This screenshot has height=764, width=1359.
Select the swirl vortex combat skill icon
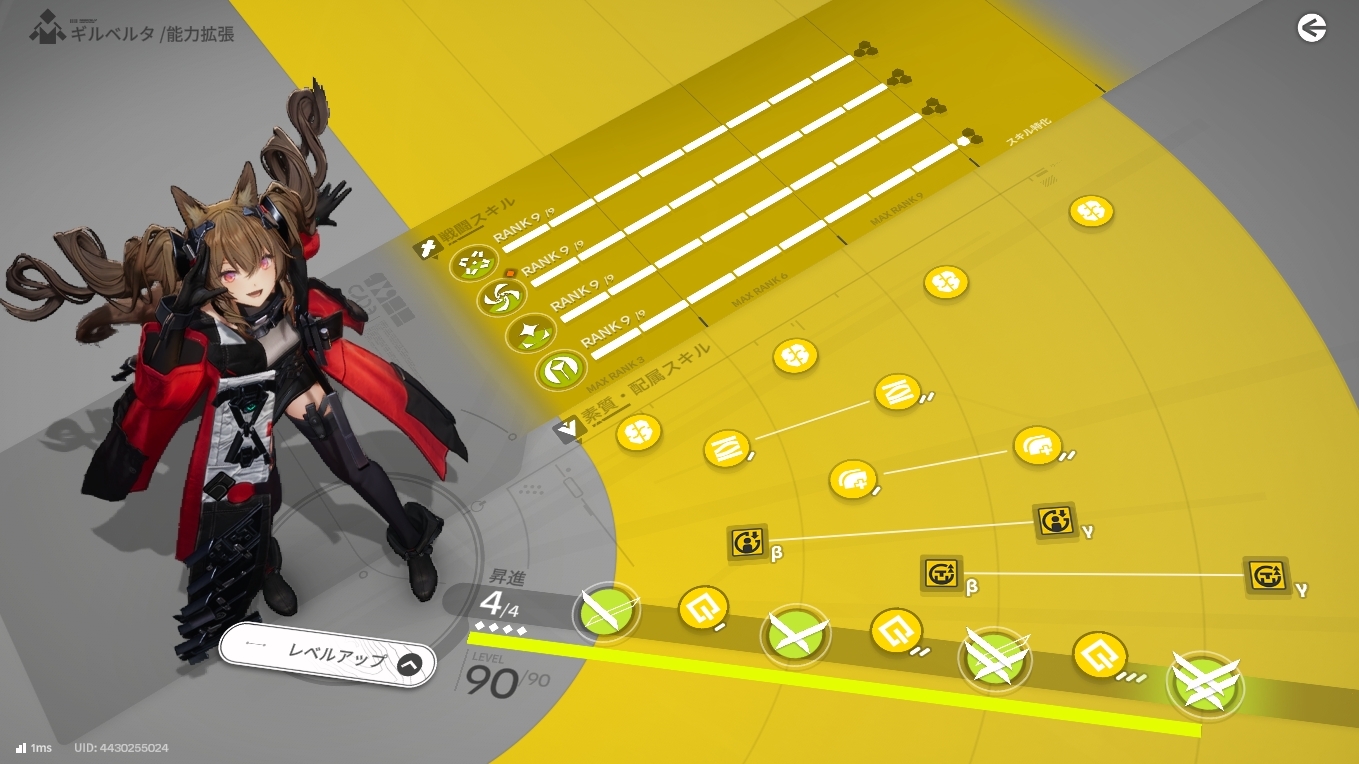coord(497,296)
